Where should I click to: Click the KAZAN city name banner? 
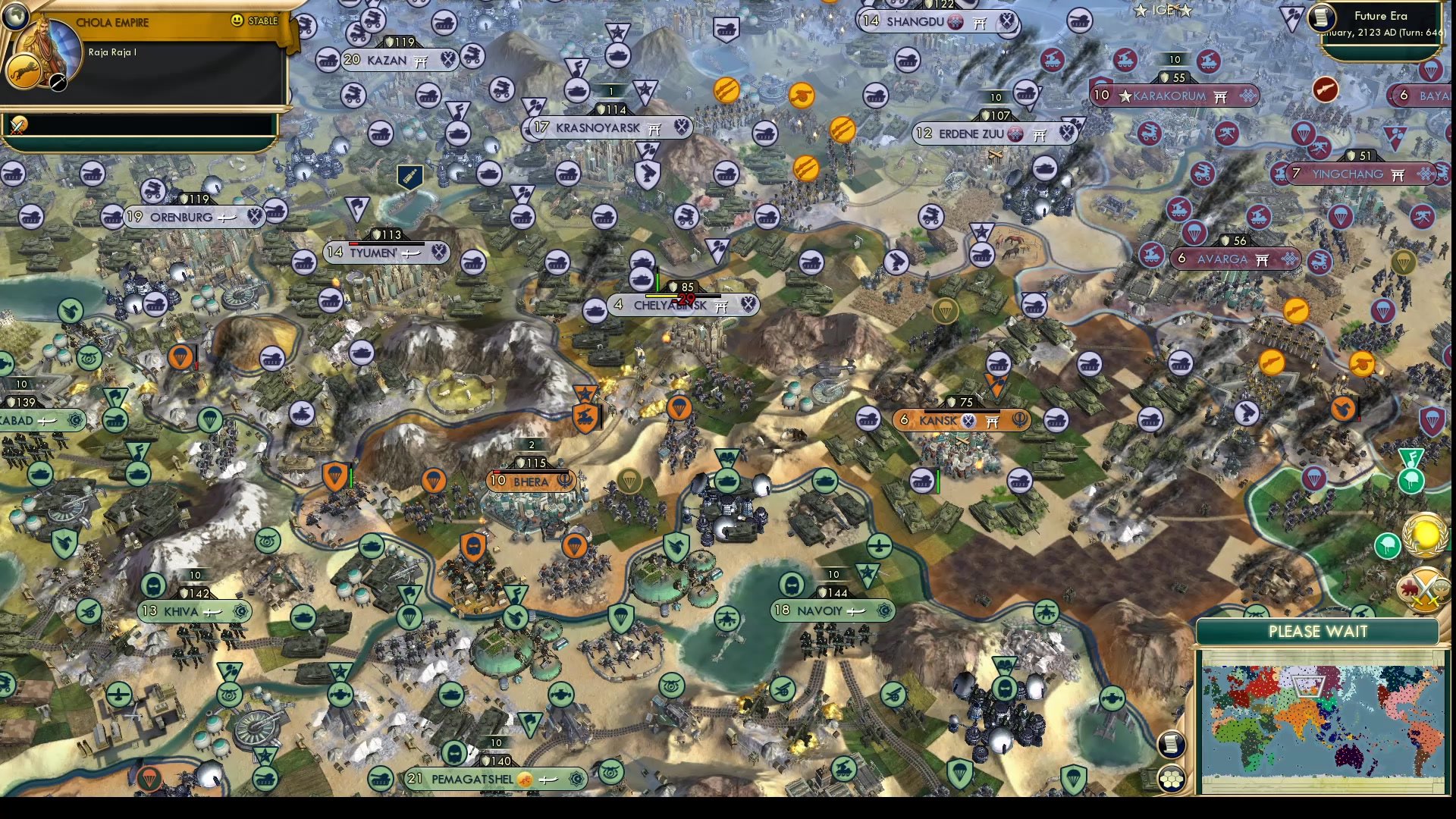pos(388,58)
